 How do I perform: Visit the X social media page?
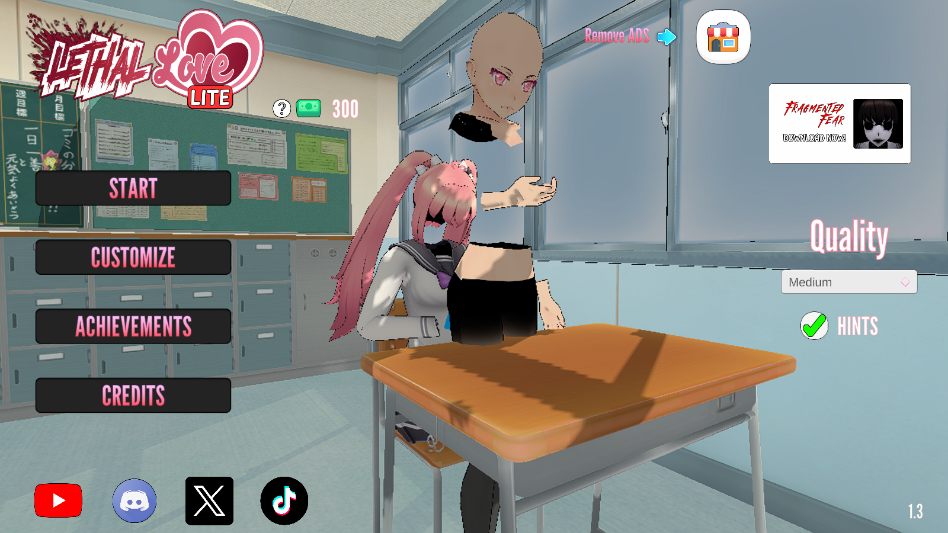(x=209, y=500)
